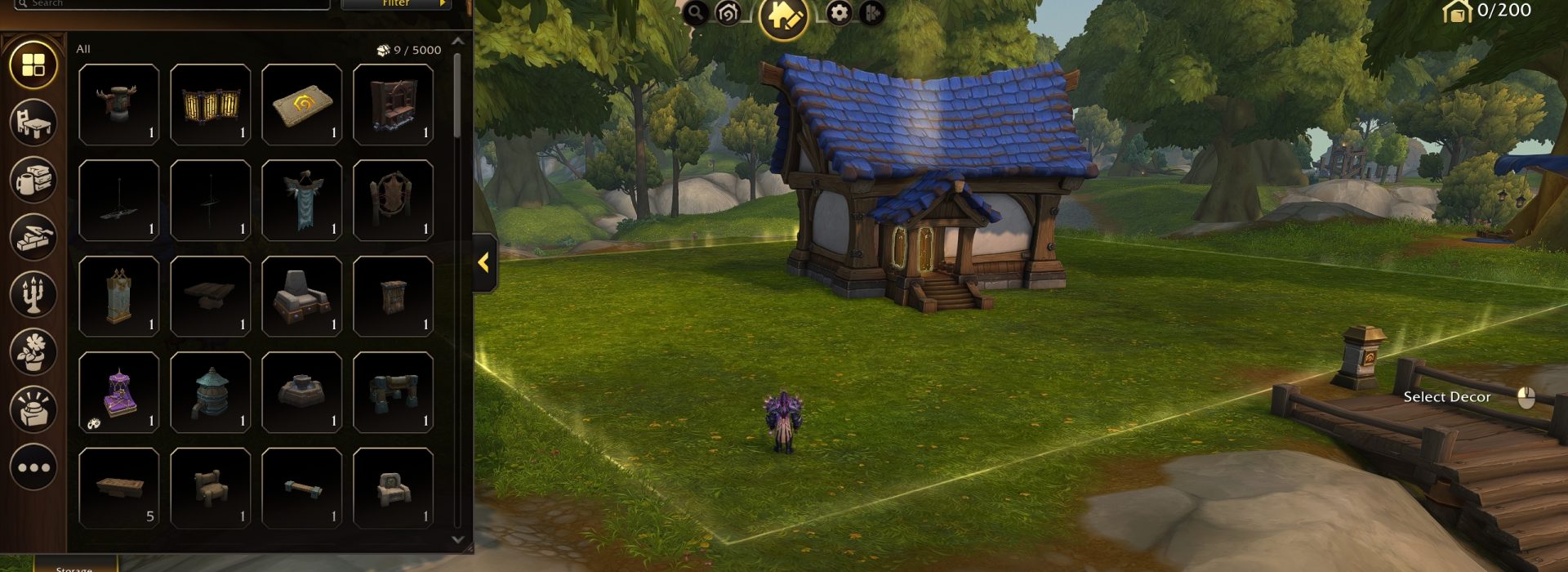Show the candelabra lighting category
1568x572 pixels.
[33, 293]
